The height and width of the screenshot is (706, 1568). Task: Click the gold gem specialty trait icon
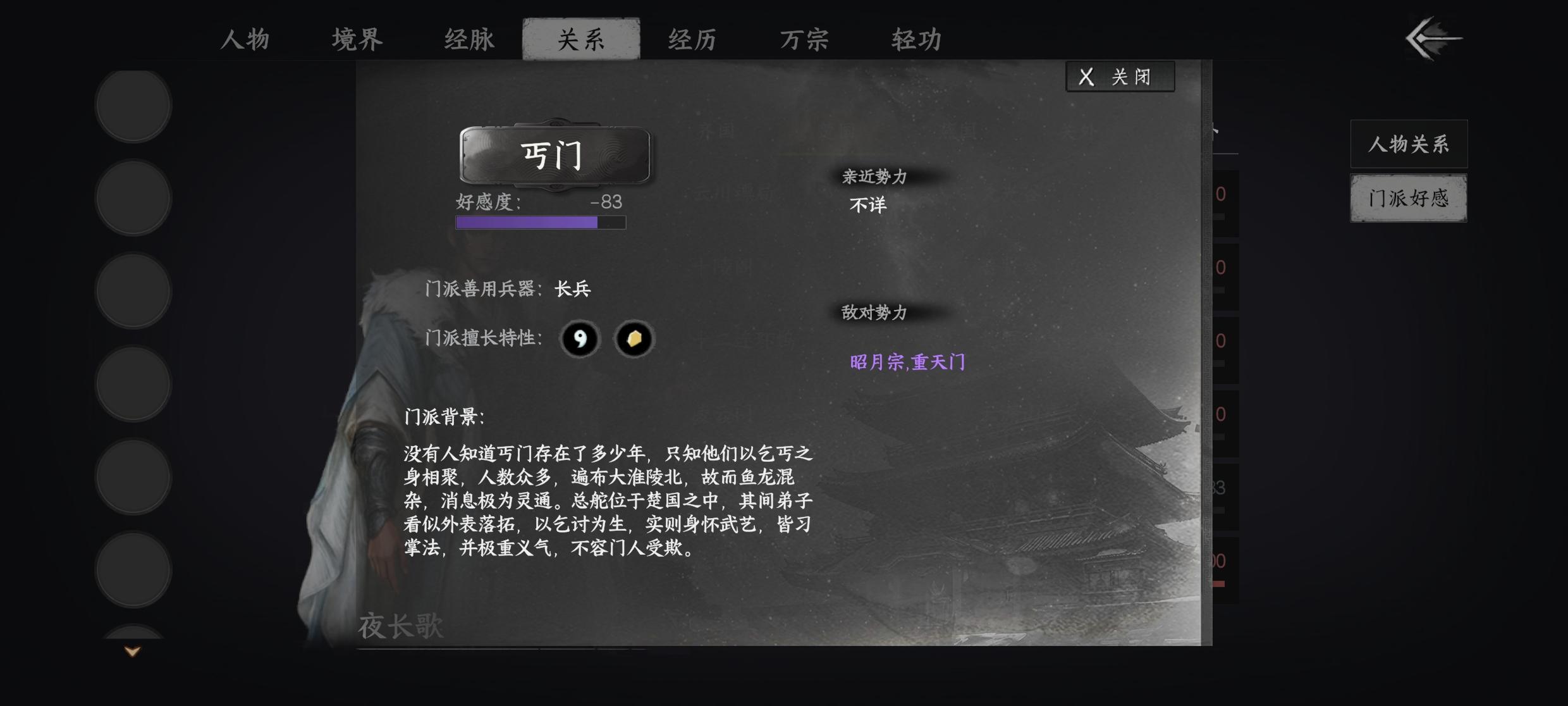pyautogui.click(x=634, y=339)
